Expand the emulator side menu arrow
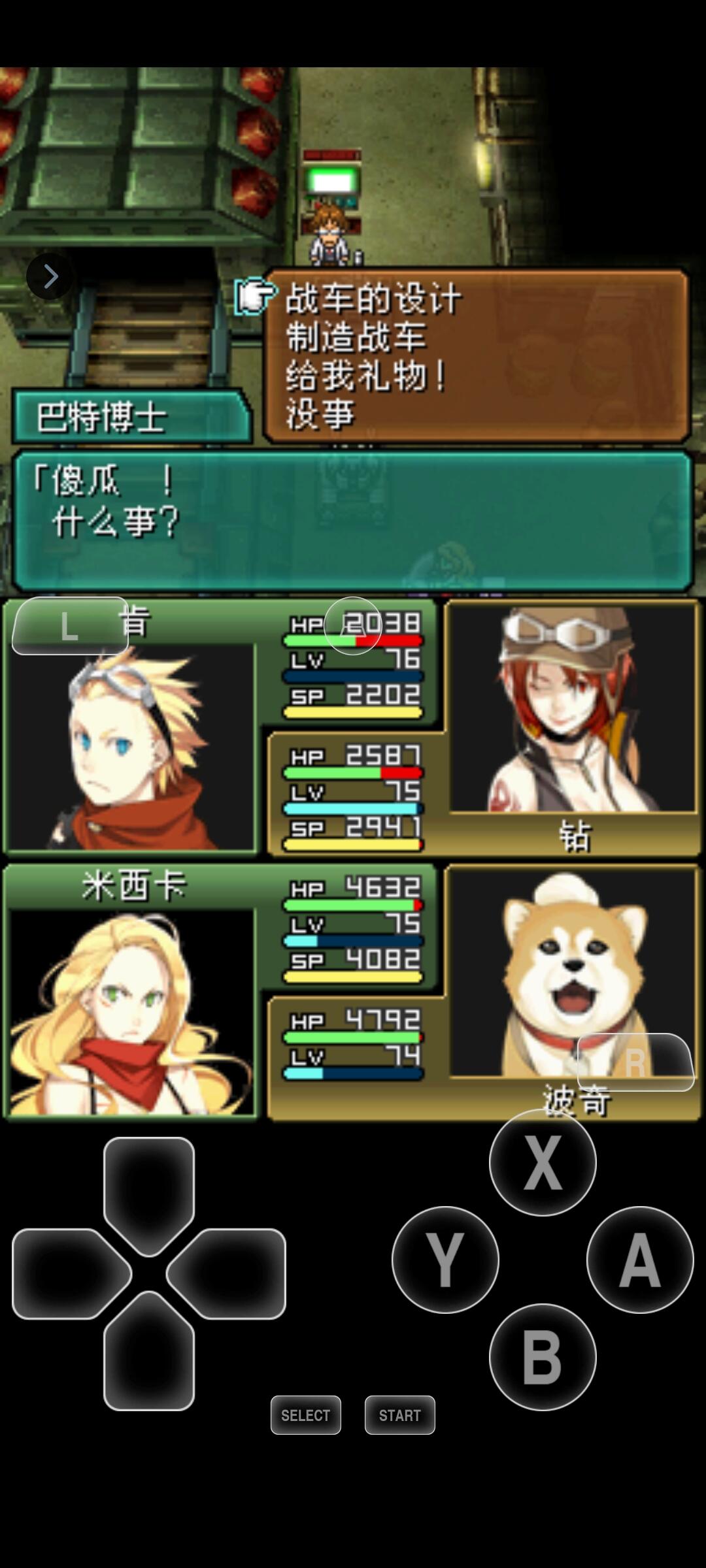This screenshot has height=1568, width=706. click(50, 276)
